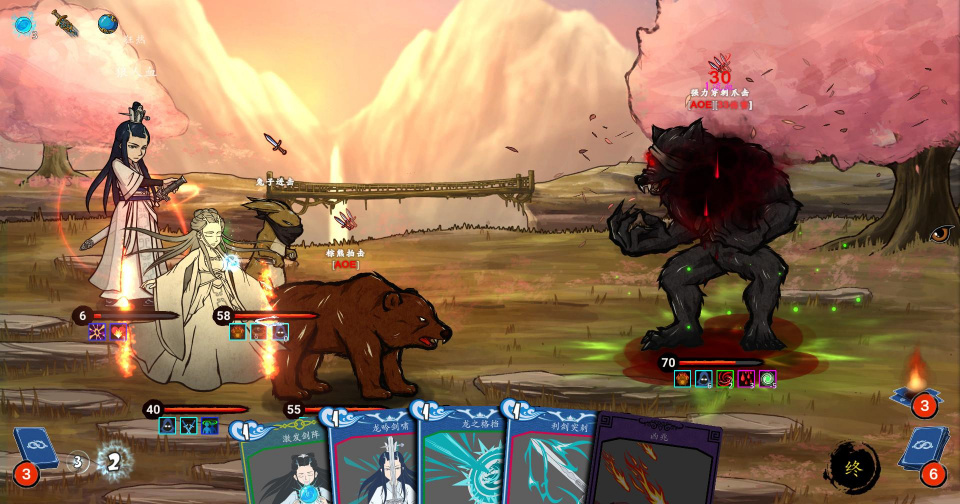Choose the 龙之格挡 card
960x504 pixels.
[460, 460]
